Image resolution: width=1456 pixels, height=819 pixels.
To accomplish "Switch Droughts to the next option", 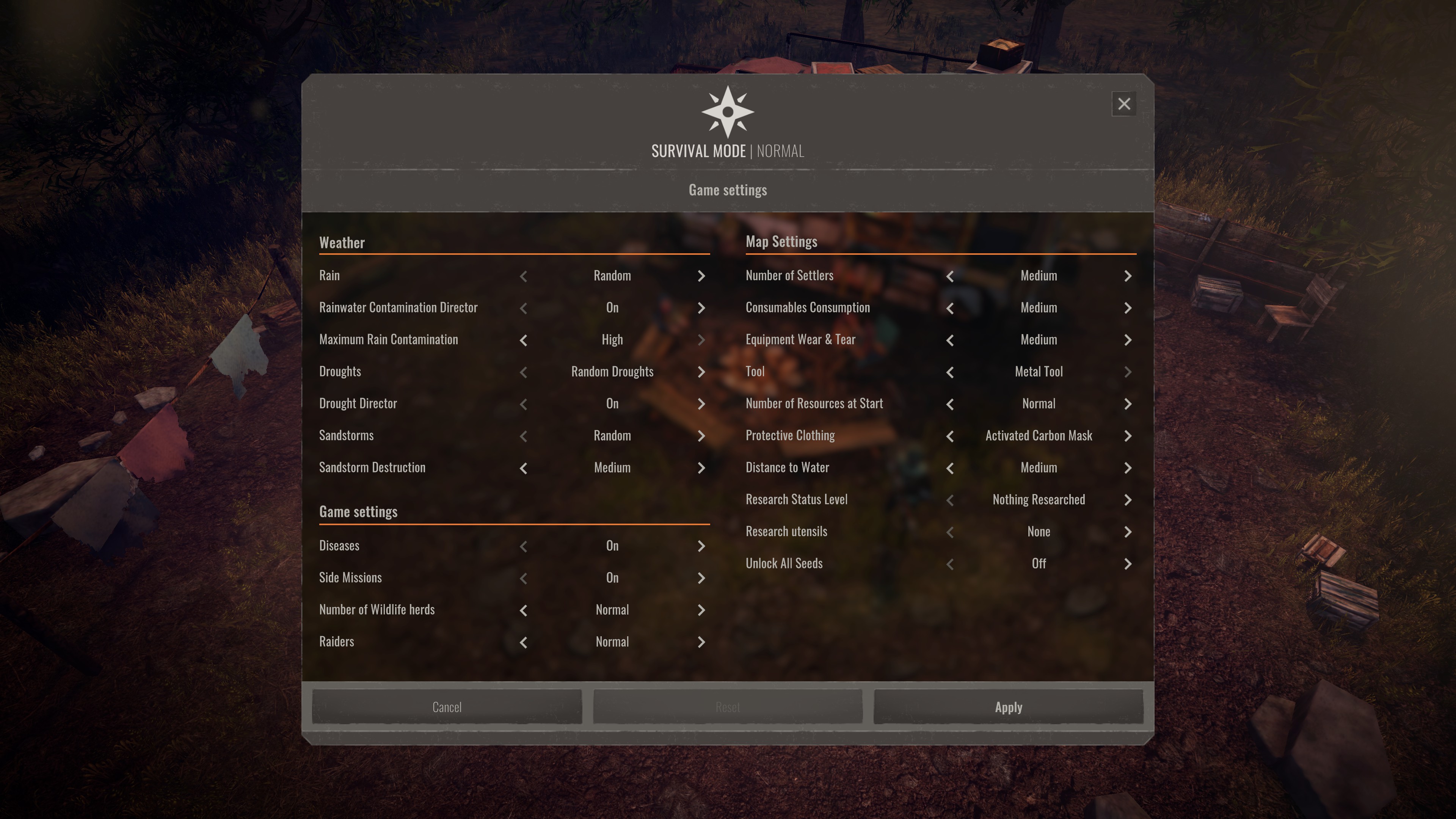I will click(x=701, y=372).
